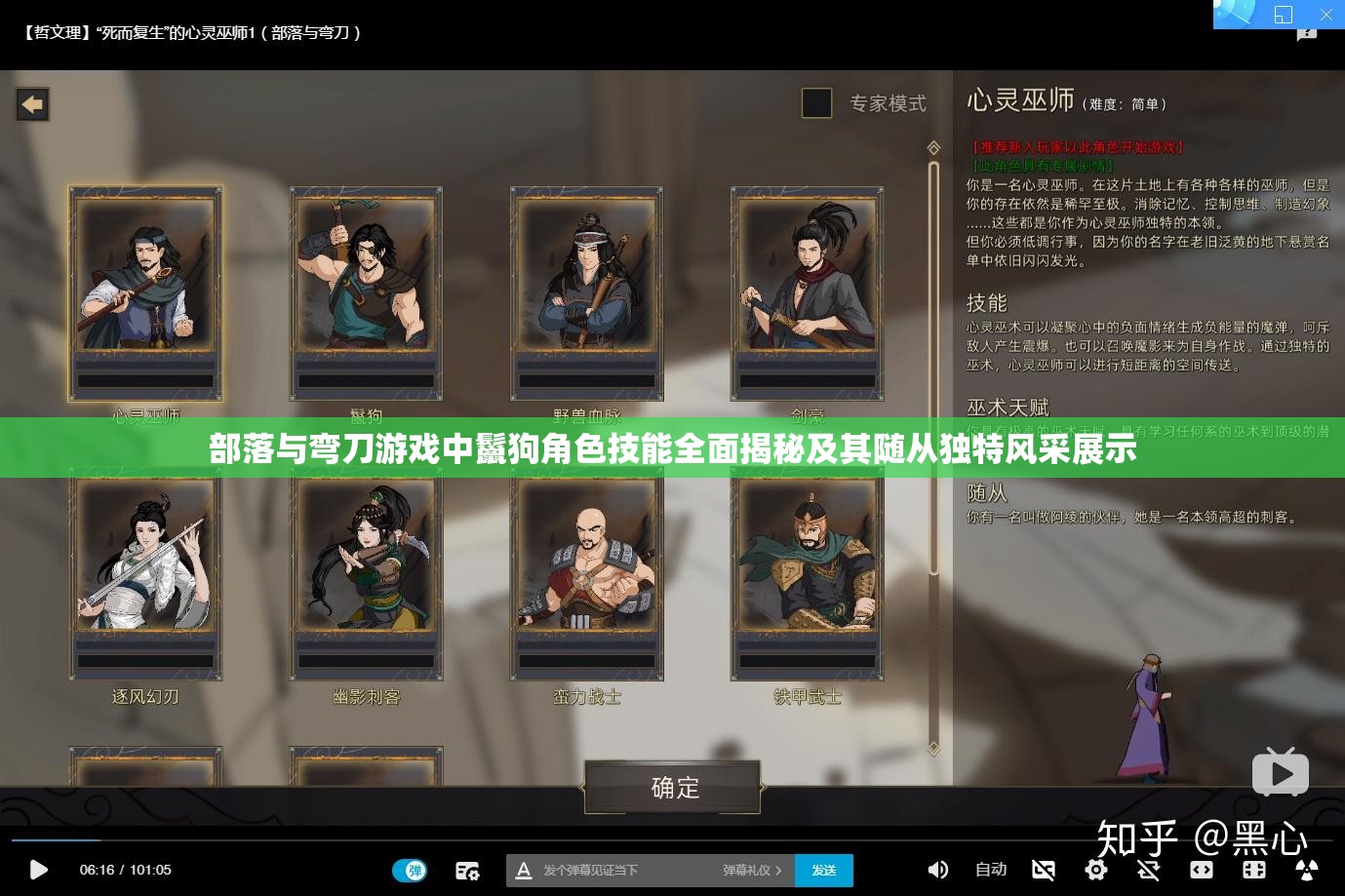1345x896 pixels.
Task: Select the 鬣狗 character card
Action: [366, 292]
